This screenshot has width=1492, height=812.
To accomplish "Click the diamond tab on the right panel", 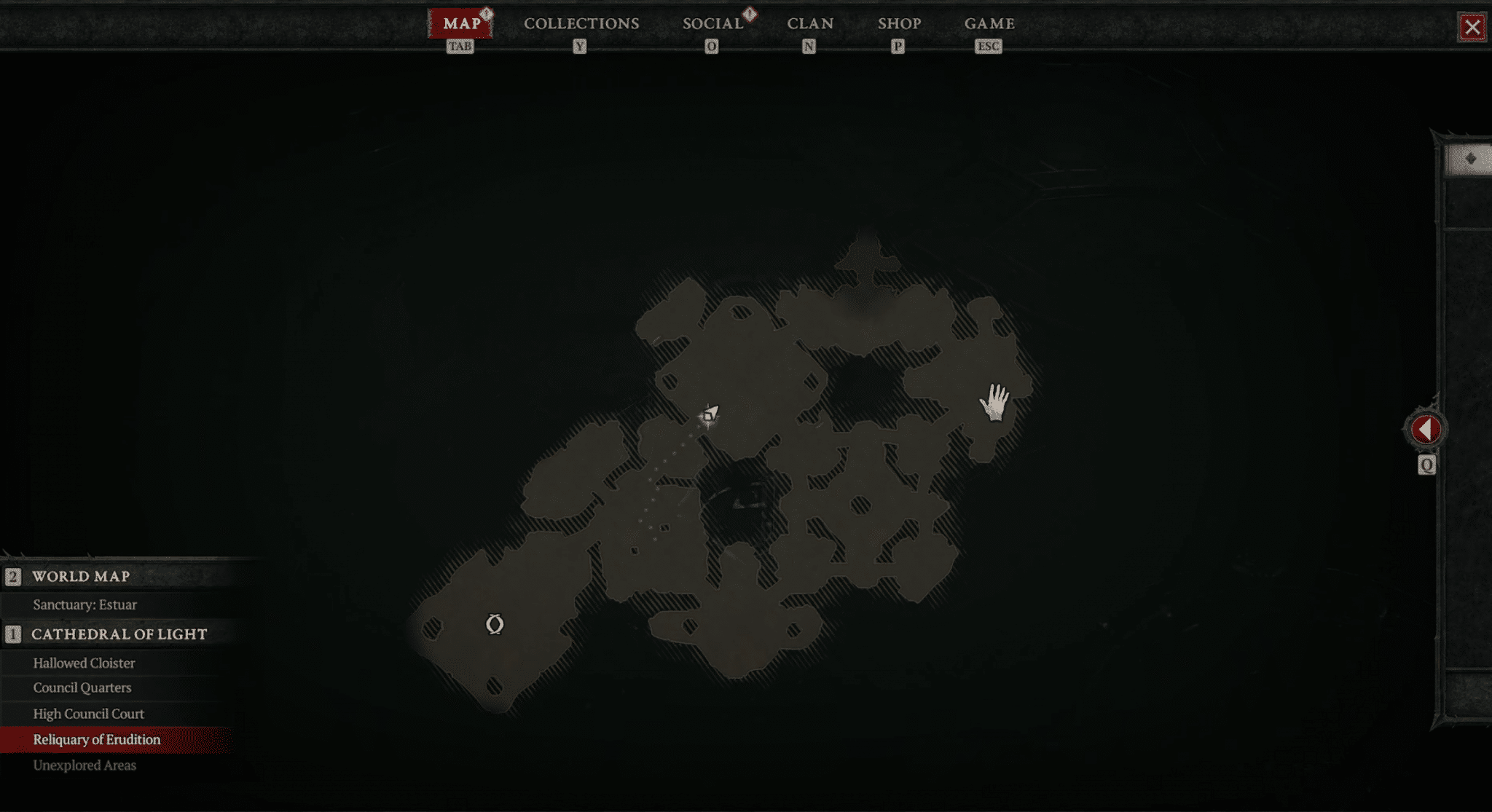I will pos(1470,159).
